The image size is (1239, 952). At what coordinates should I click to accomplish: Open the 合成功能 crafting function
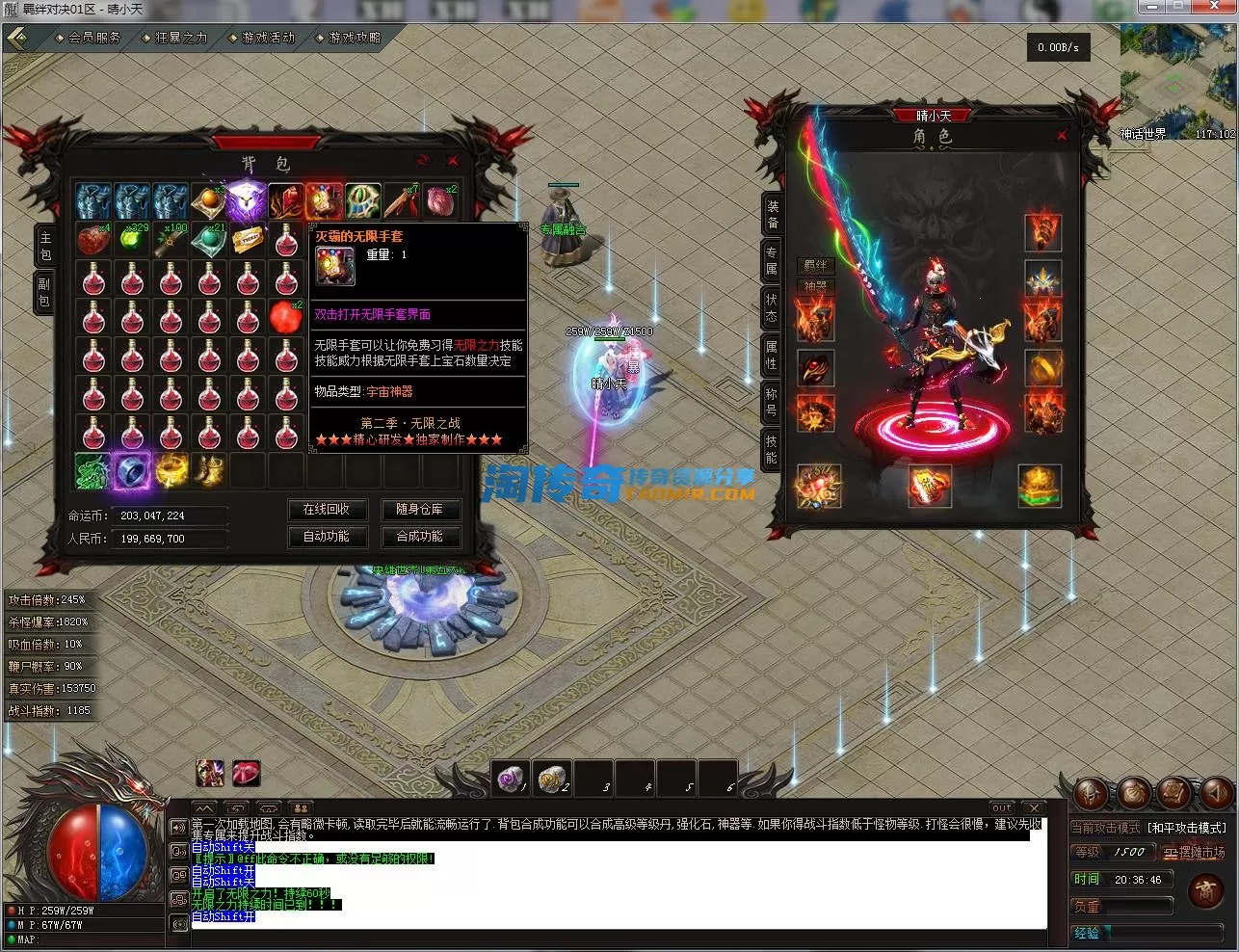[419, 537]
